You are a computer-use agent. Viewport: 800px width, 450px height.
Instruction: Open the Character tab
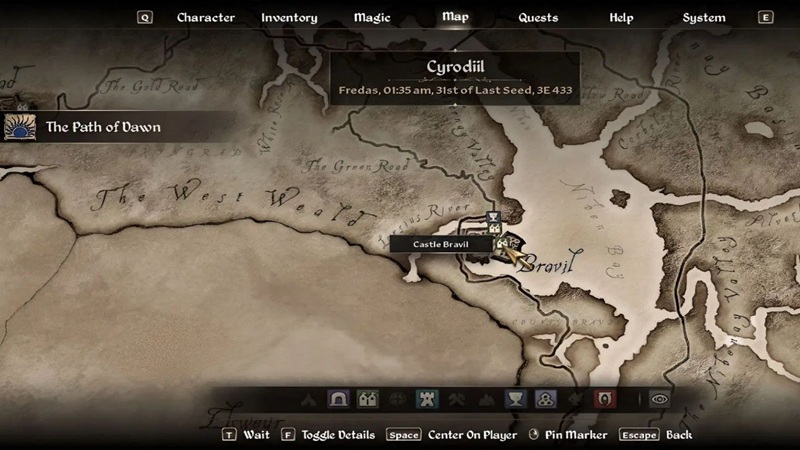(x=205, y=18)
